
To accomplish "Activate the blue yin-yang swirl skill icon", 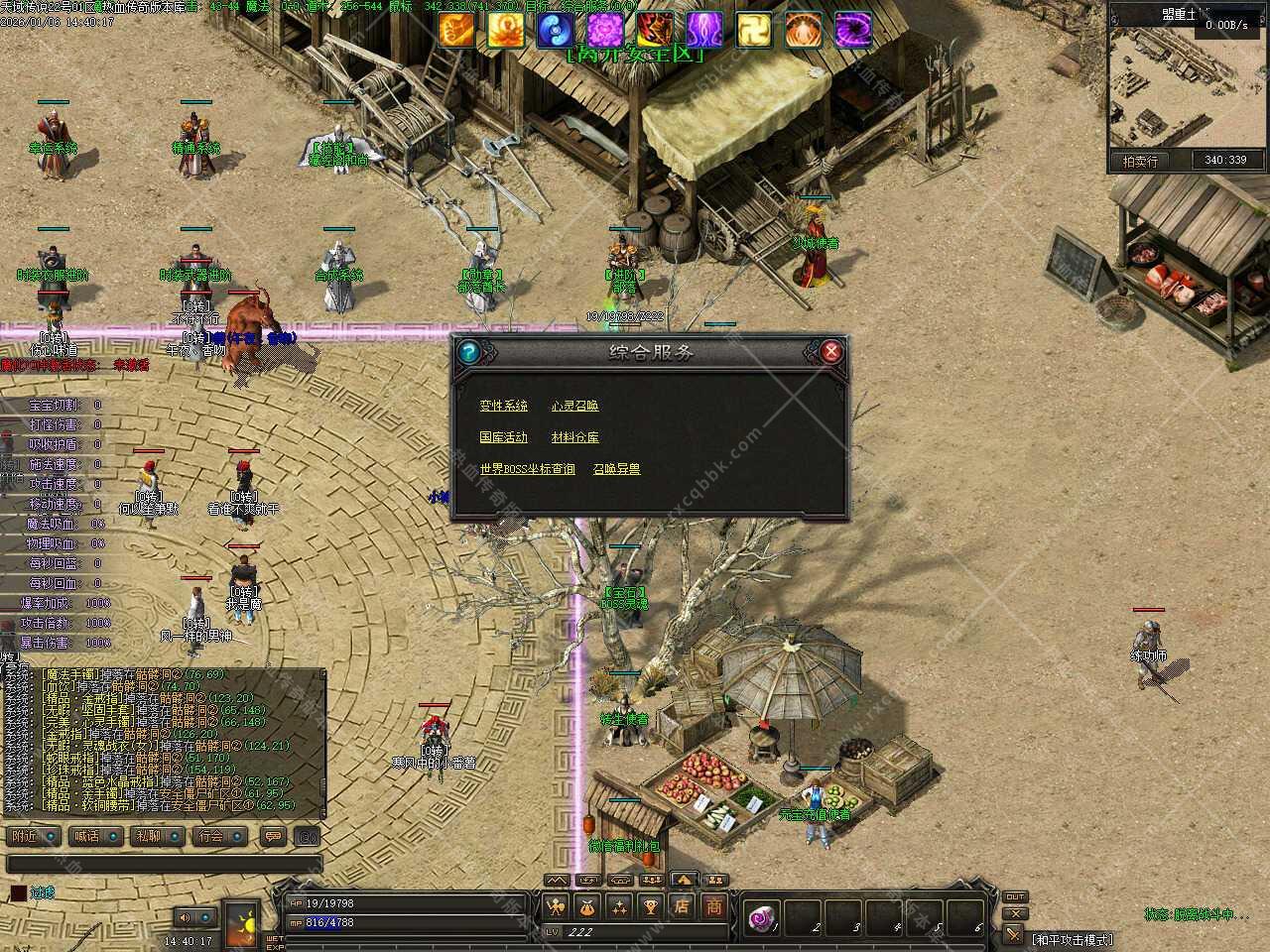I will [x=555, y=31].
